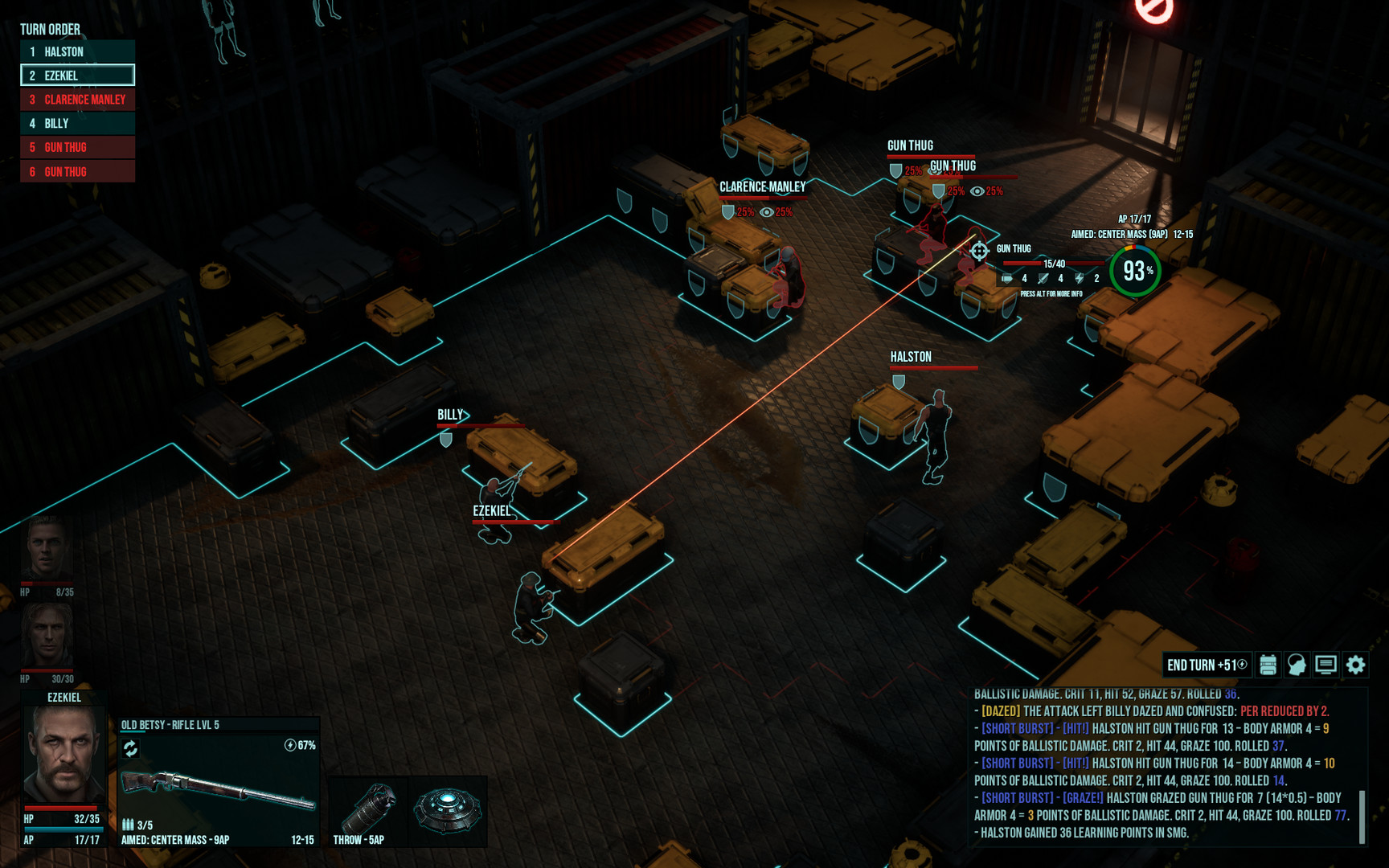Open the character screen head icon
This screenshot has width=1389, height=868.
(1297, 665)
